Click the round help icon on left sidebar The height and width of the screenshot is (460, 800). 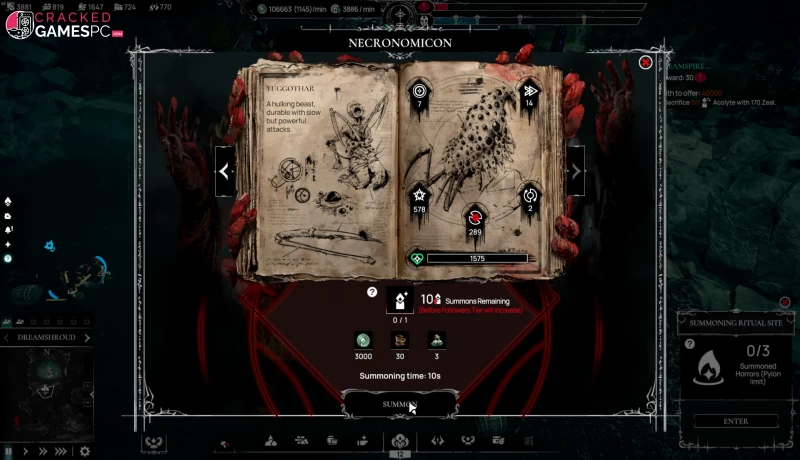[8, 258]
